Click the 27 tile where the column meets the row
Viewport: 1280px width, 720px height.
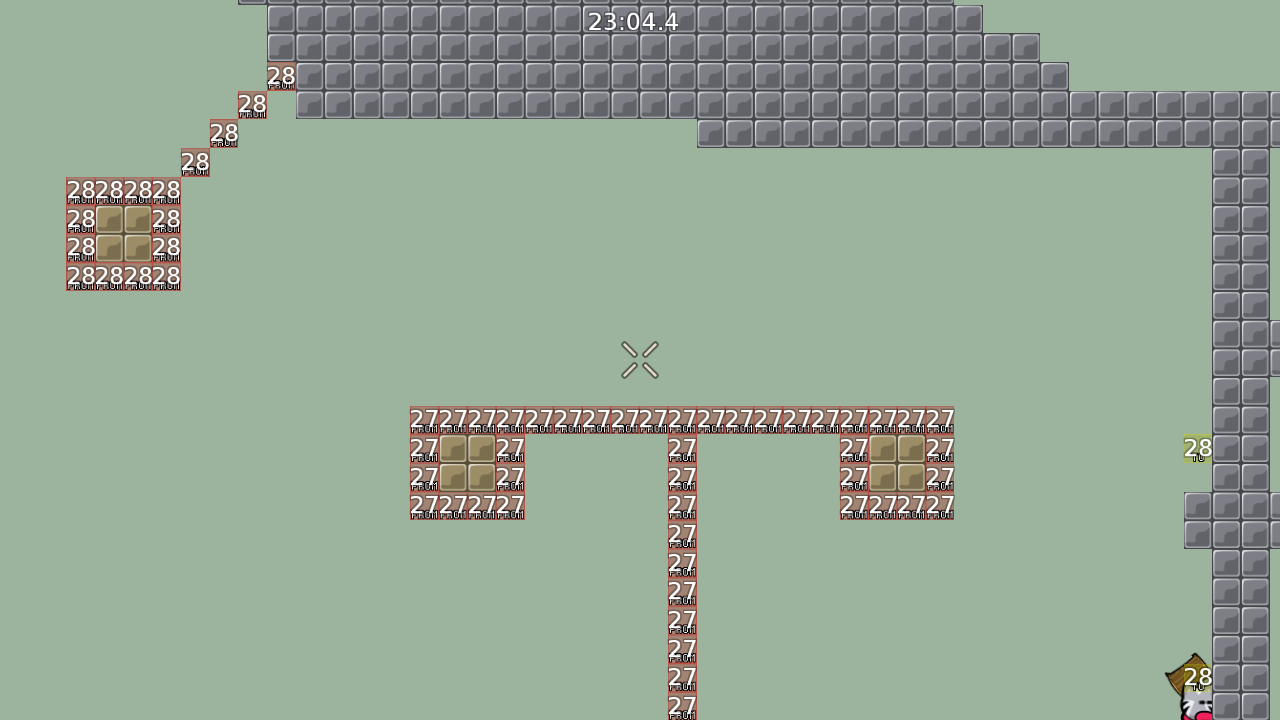click(x=681, y=418)
